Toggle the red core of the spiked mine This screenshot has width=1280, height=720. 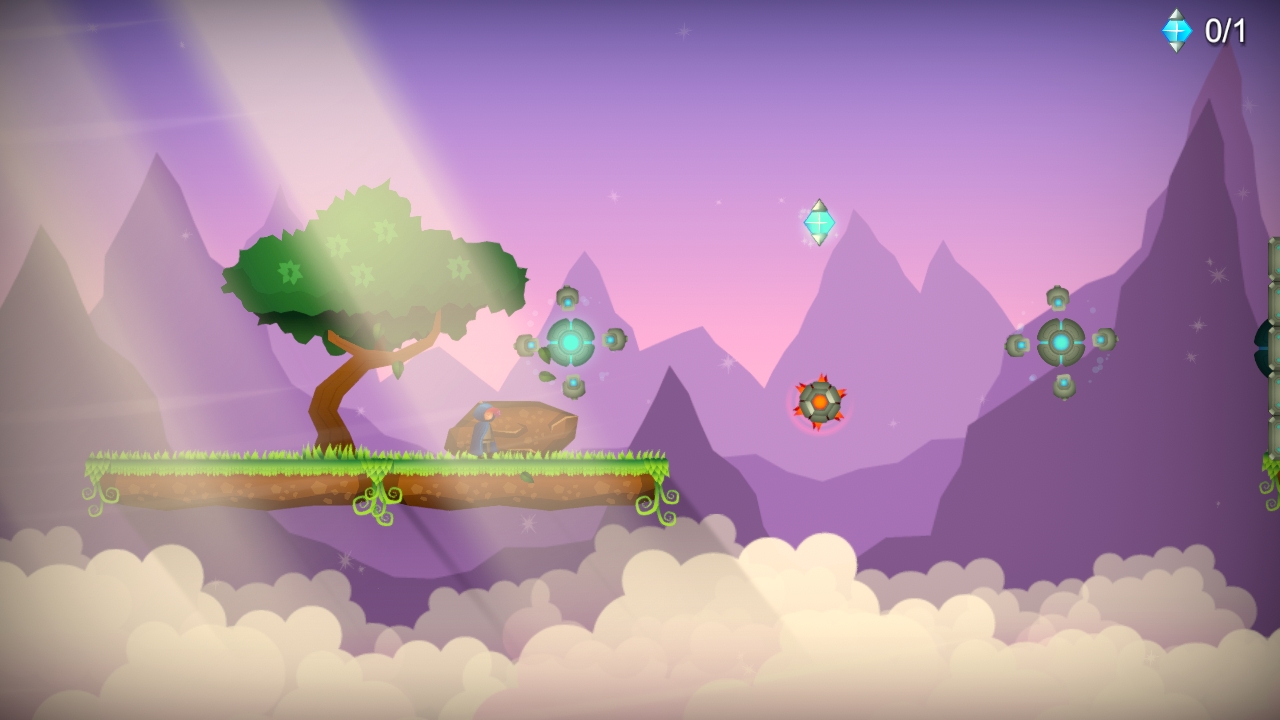[x=819, y=402]
